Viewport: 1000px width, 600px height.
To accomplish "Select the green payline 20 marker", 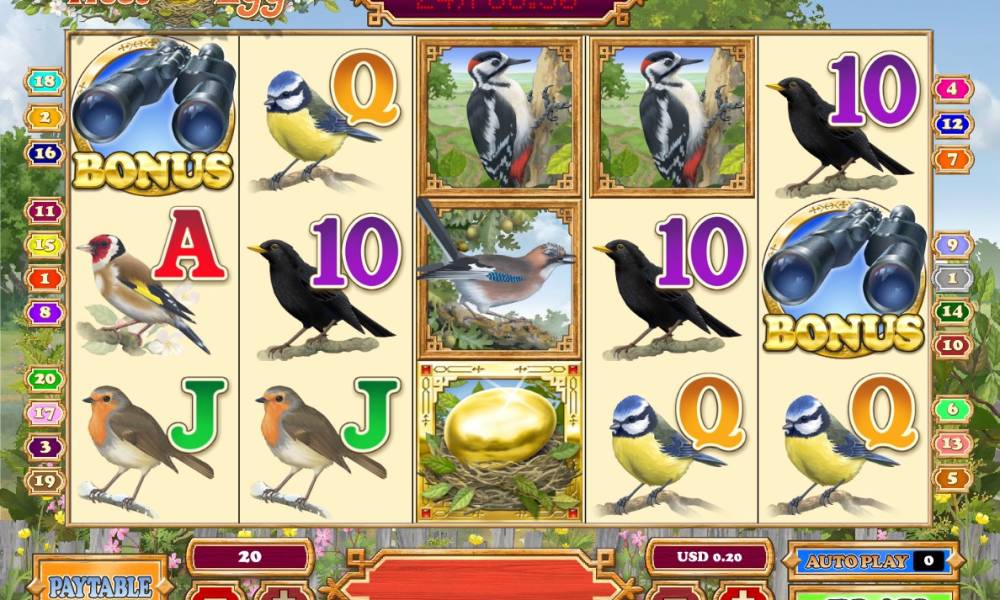I will [45, 378].
